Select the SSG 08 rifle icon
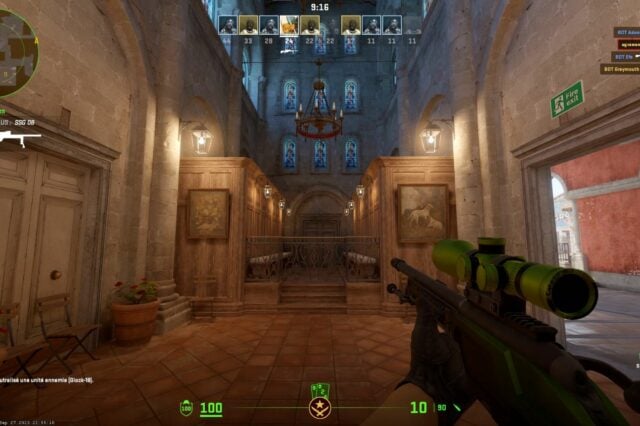The image size is (640, 426). click(20, 137)
